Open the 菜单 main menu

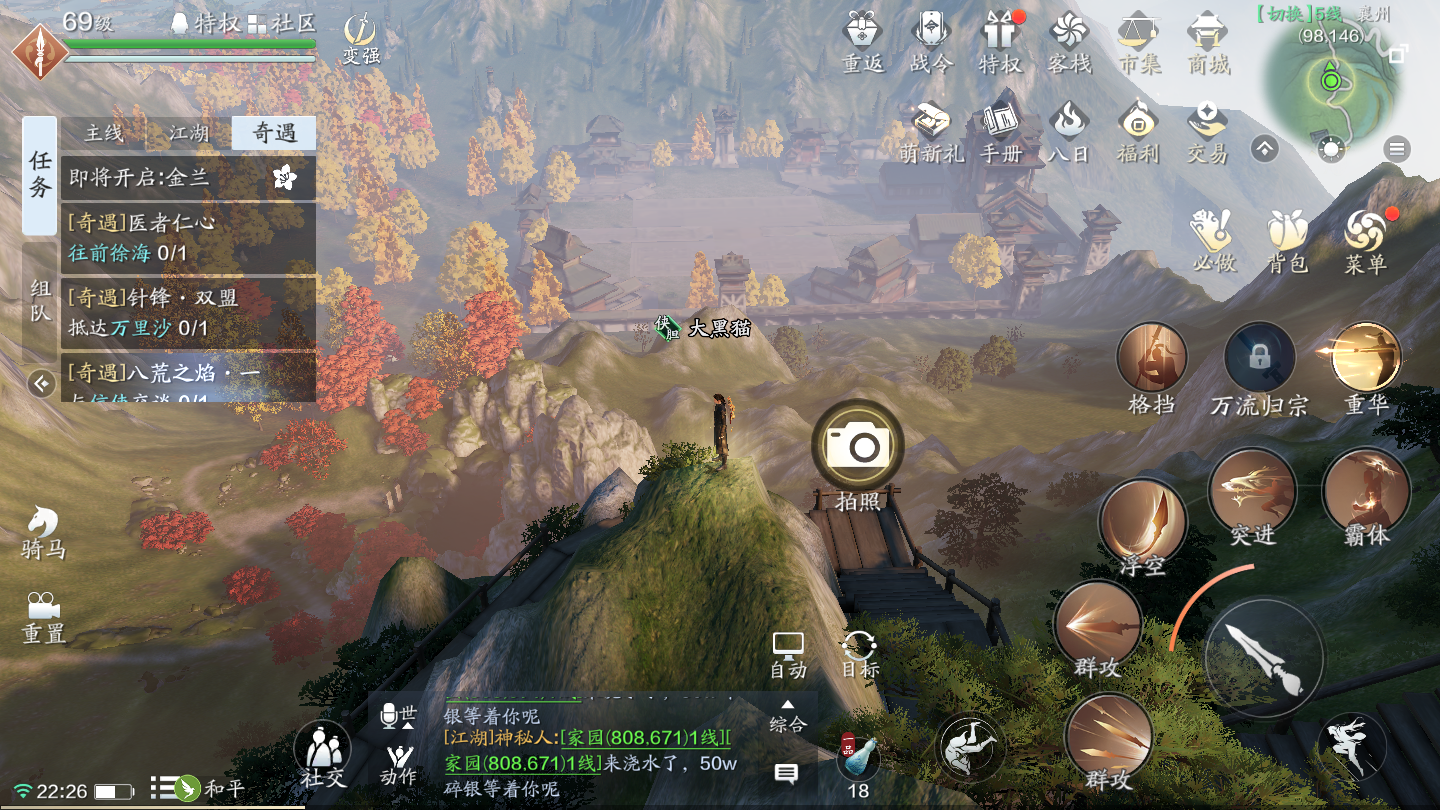coord(1365,240)
